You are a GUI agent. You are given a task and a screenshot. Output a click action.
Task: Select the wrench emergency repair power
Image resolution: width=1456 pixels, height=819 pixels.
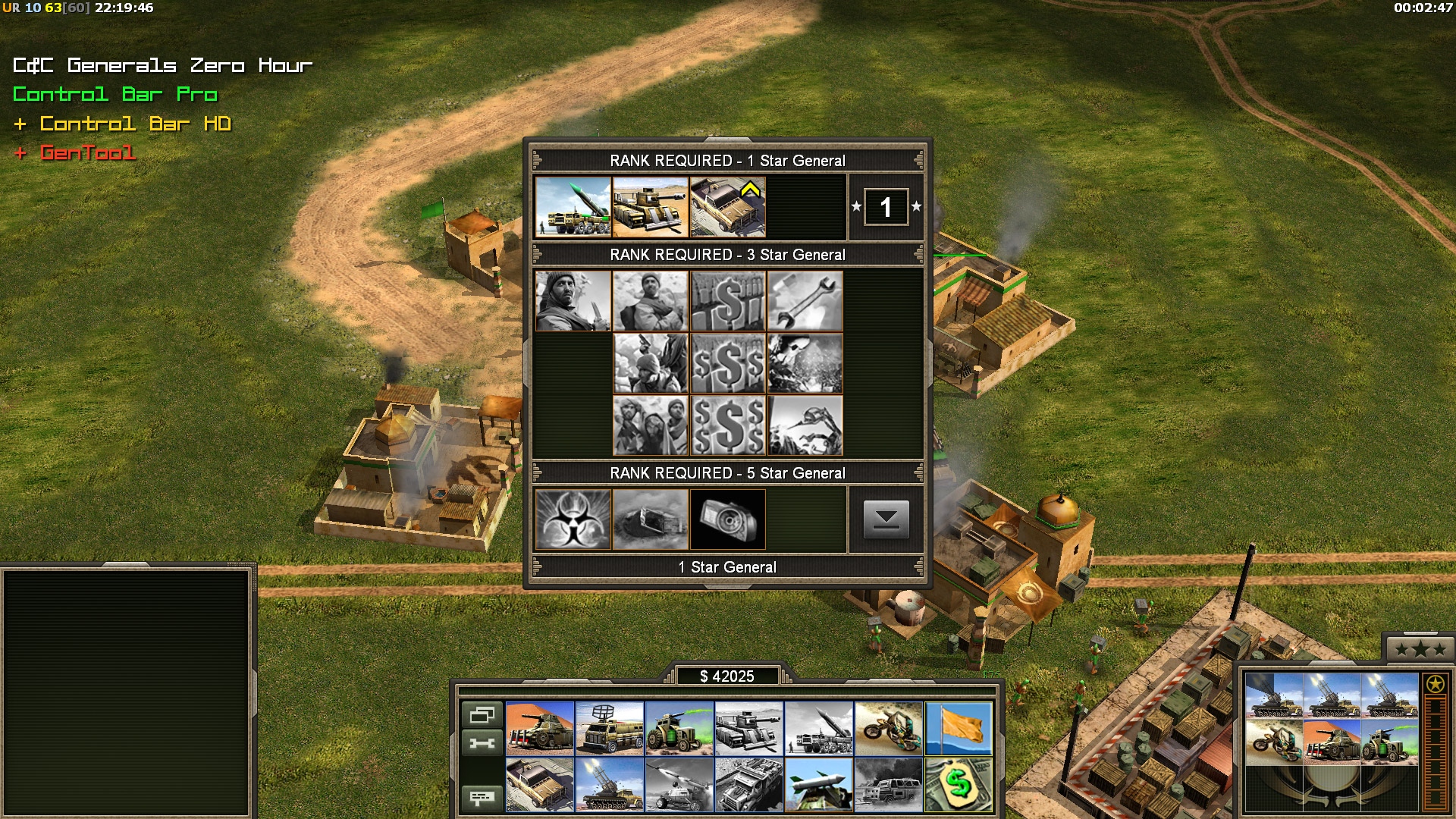[805, 301]
